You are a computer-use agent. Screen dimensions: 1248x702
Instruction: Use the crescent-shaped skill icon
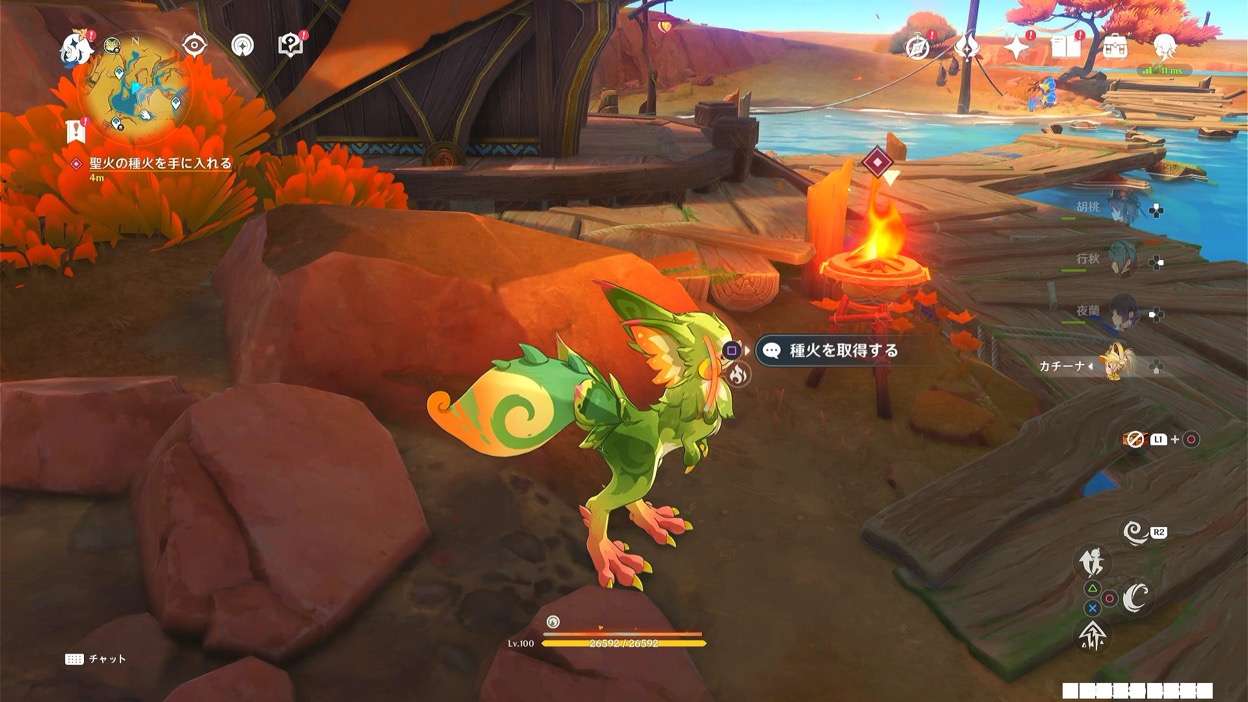(1135, 597)
